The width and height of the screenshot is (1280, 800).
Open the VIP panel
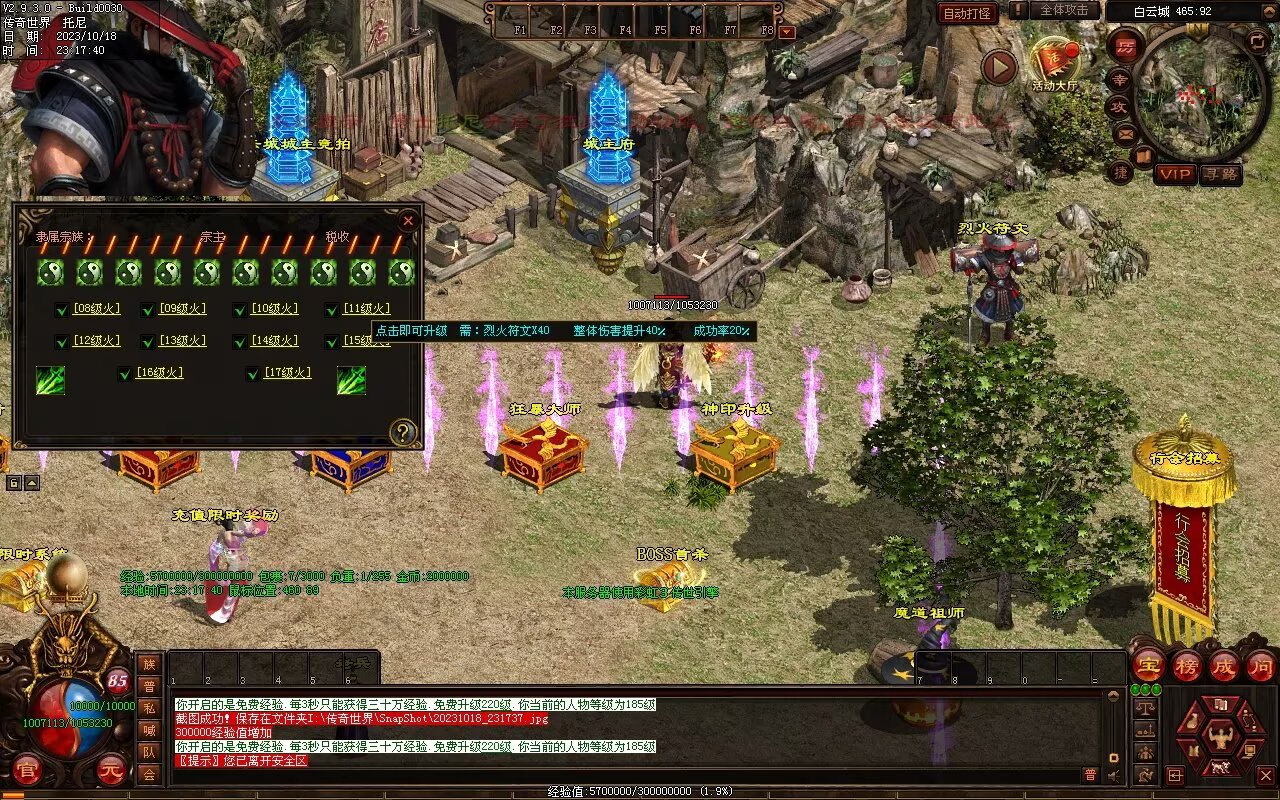point(1175,174)
